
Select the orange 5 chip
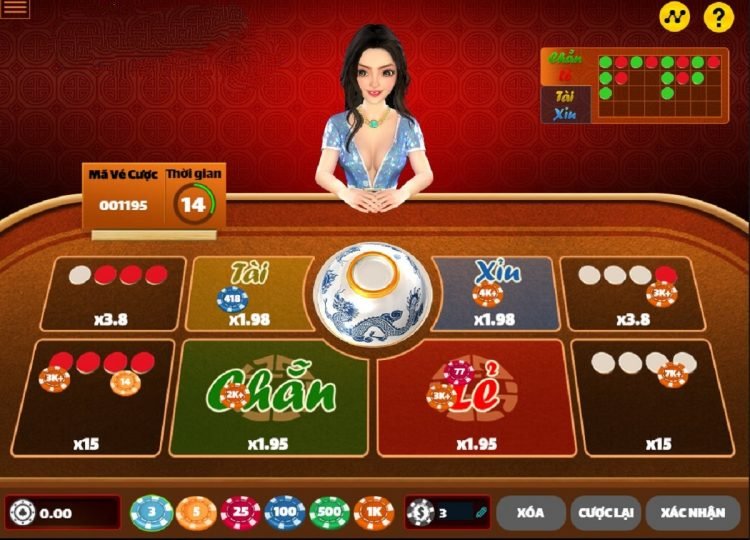coord(197,513)
